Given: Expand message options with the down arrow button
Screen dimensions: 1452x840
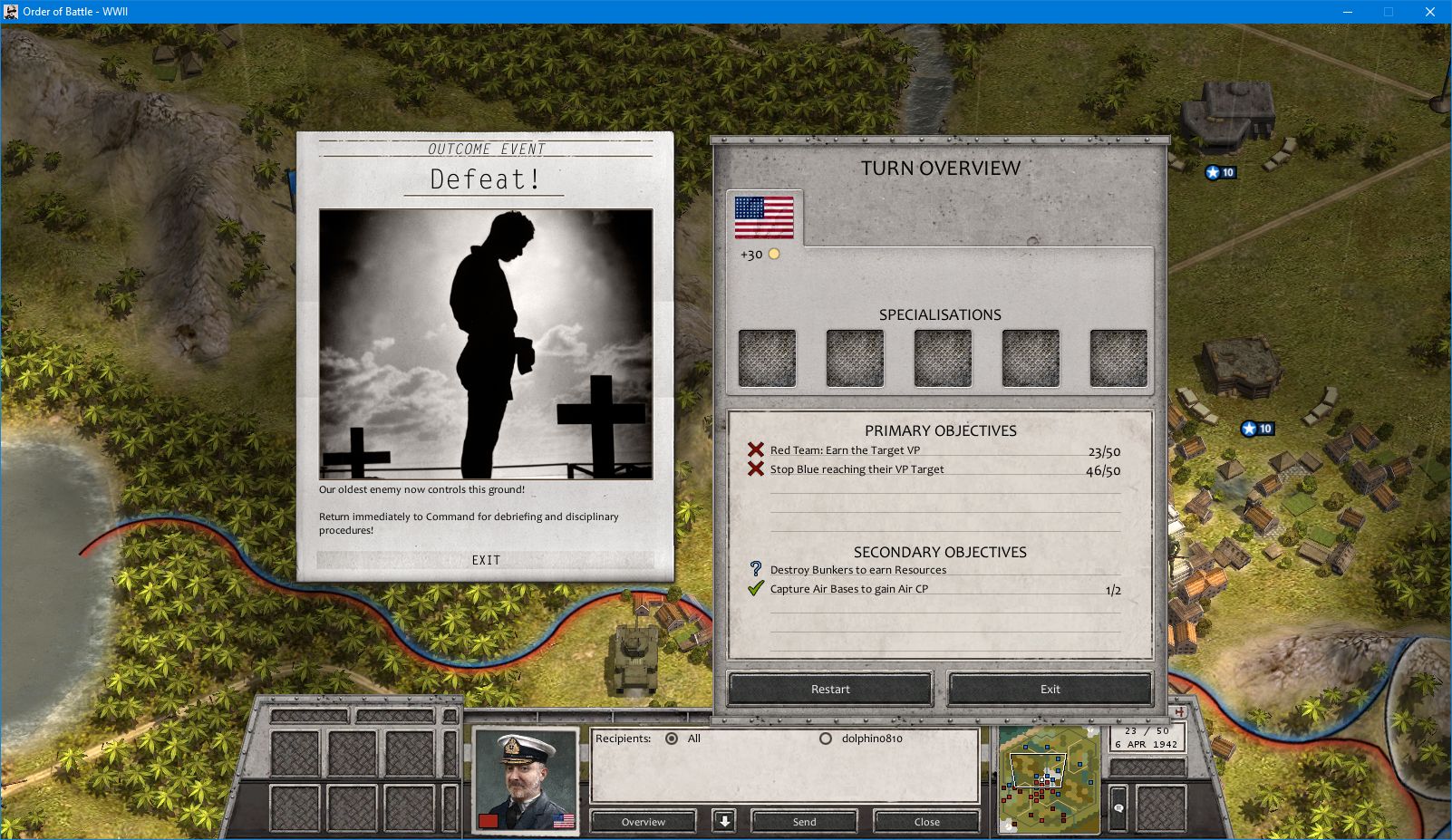Looking at the screenshot, I should pos(725,821).
